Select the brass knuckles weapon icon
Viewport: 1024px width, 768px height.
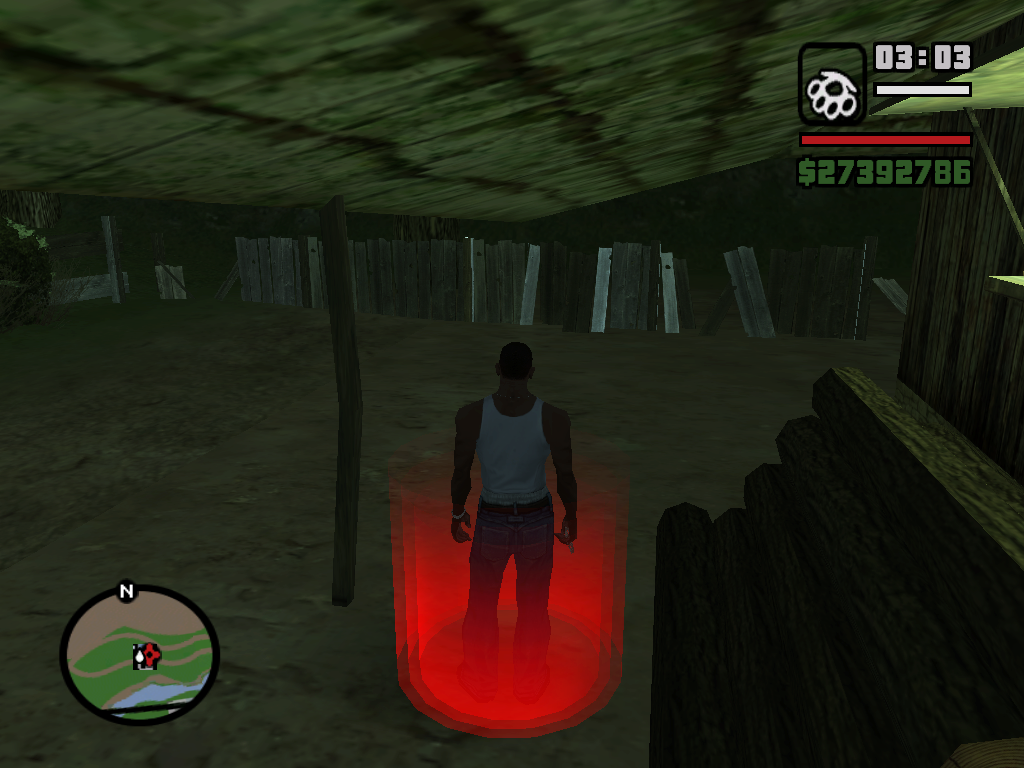[832, 84]
